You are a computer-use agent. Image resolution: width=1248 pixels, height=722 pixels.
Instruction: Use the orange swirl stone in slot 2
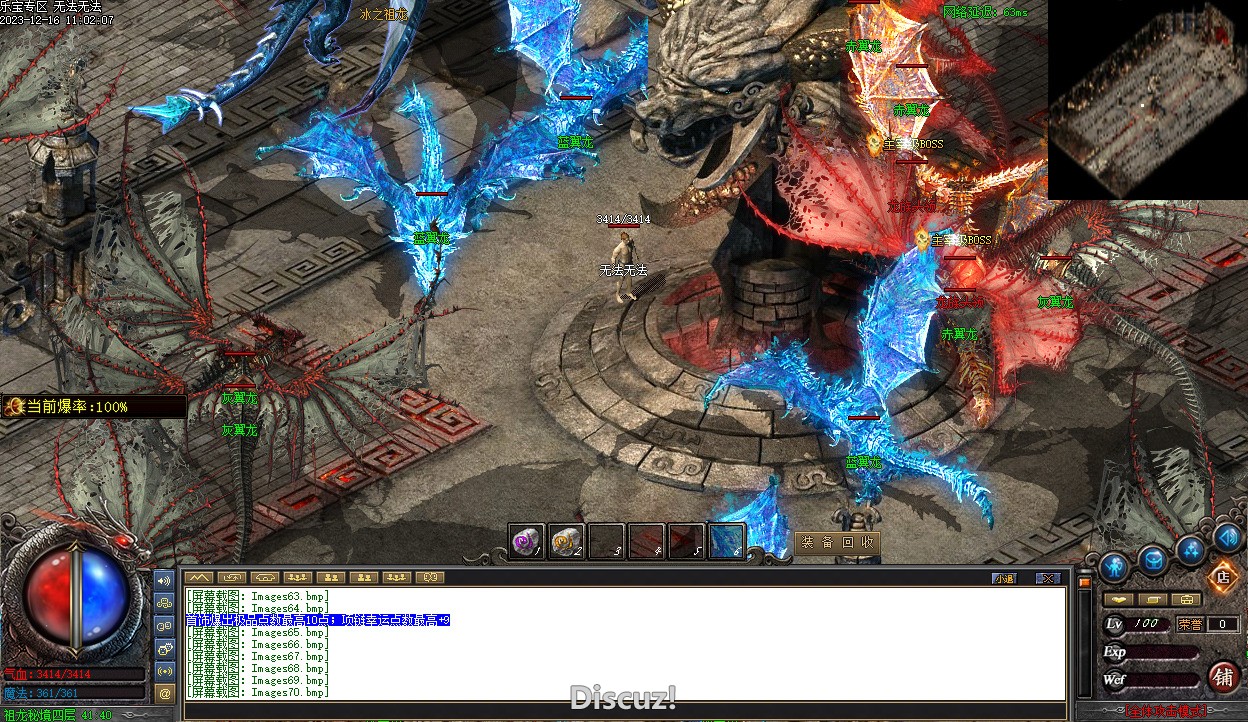[x=567, y=541]
